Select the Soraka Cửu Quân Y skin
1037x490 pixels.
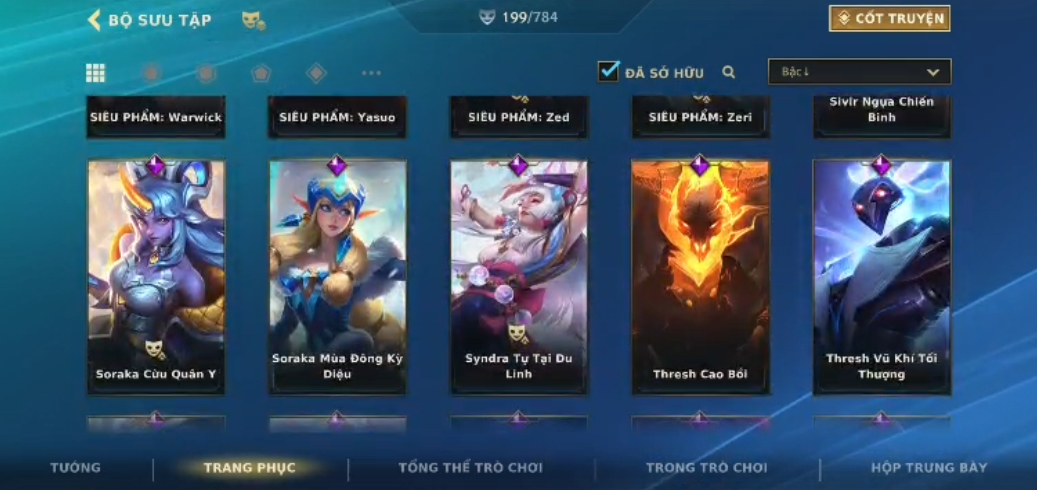point(156,276)
